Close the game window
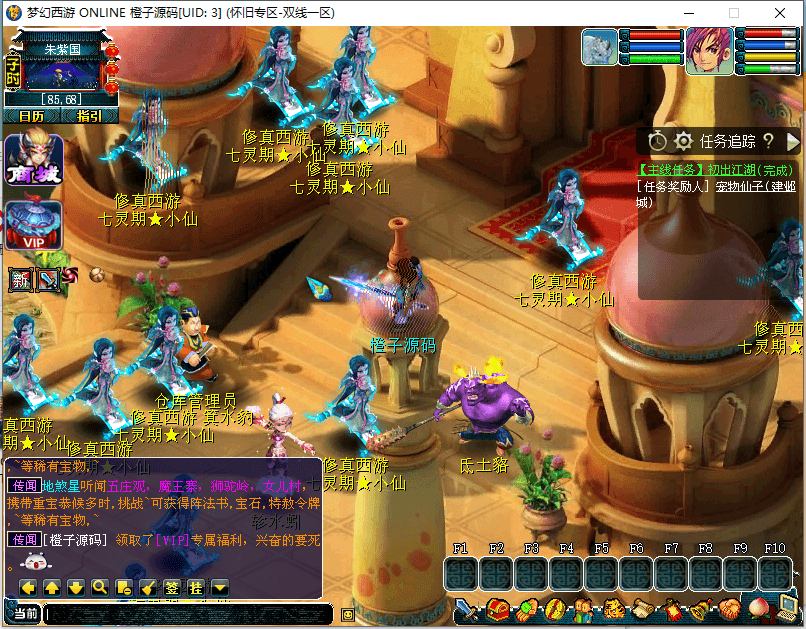Viewport: 806px width, 629px height. pos(781,13)
